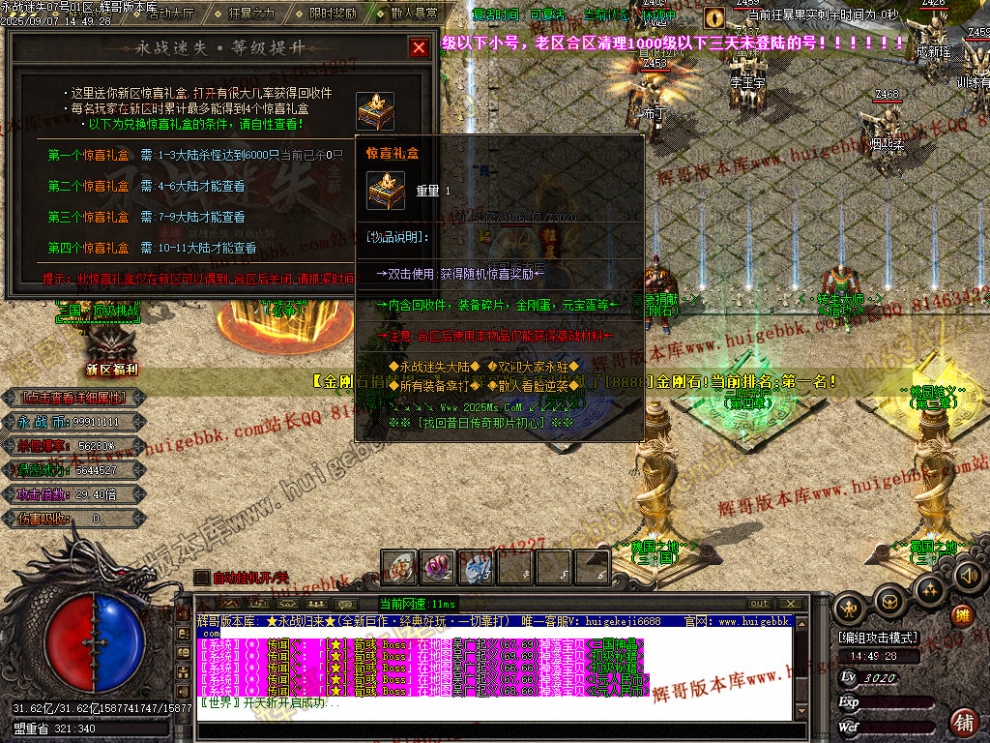Close the 永战迷失 level-up window
The image size is (990, 743).
point(418,47)
